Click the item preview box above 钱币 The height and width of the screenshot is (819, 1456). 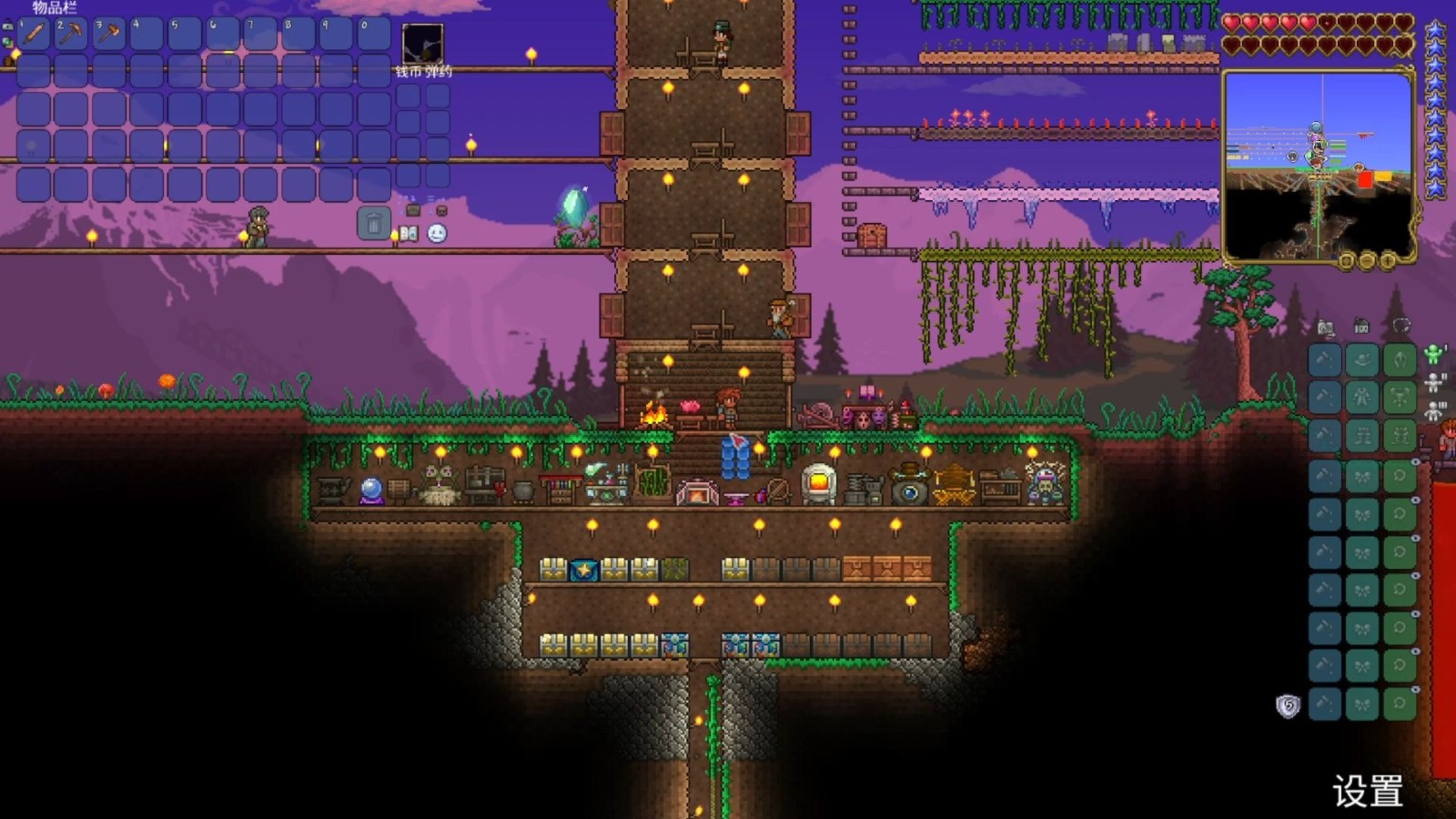click(x=422, y=44)
